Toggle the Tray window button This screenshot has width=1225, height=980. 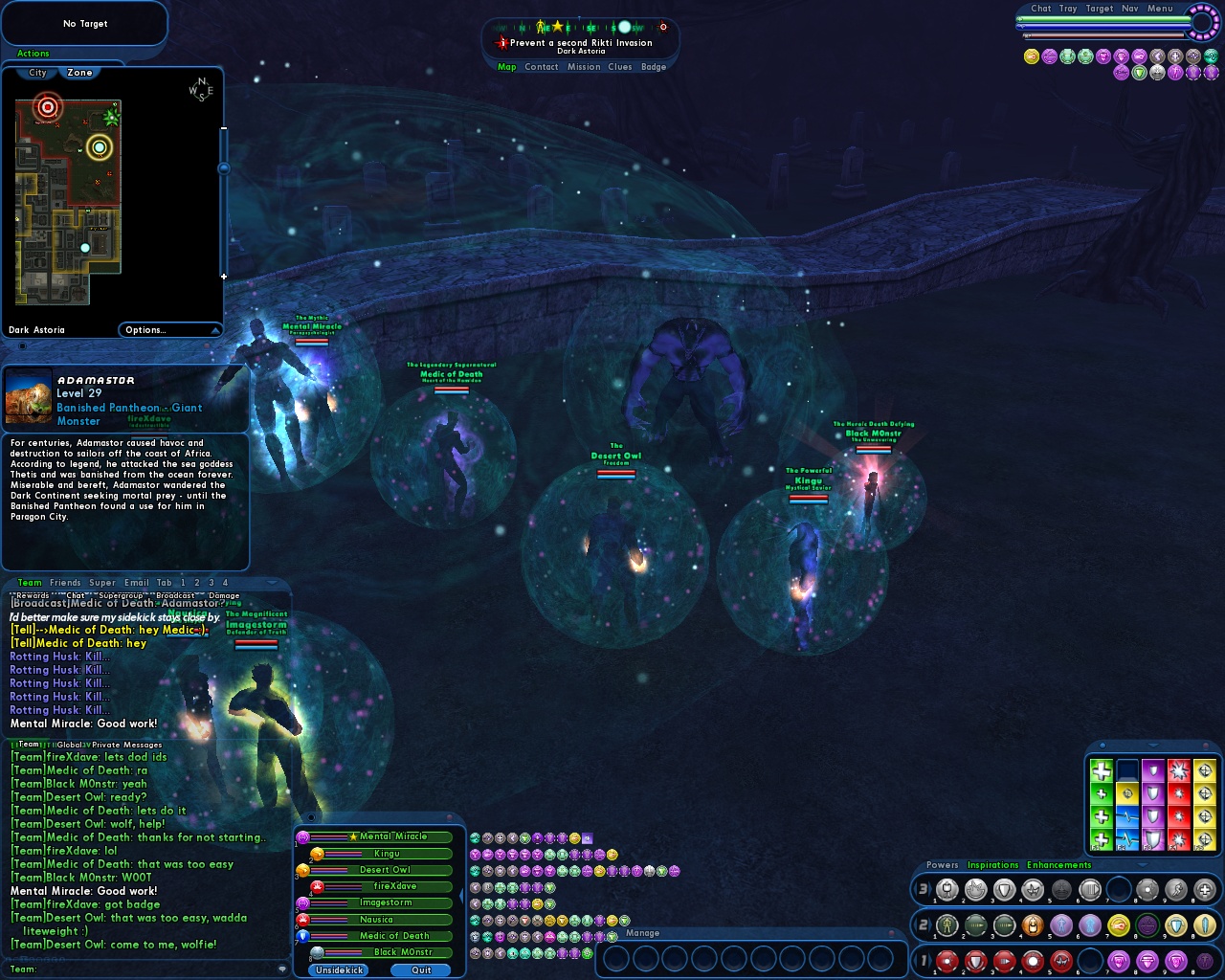click(x=1068, y=9)
